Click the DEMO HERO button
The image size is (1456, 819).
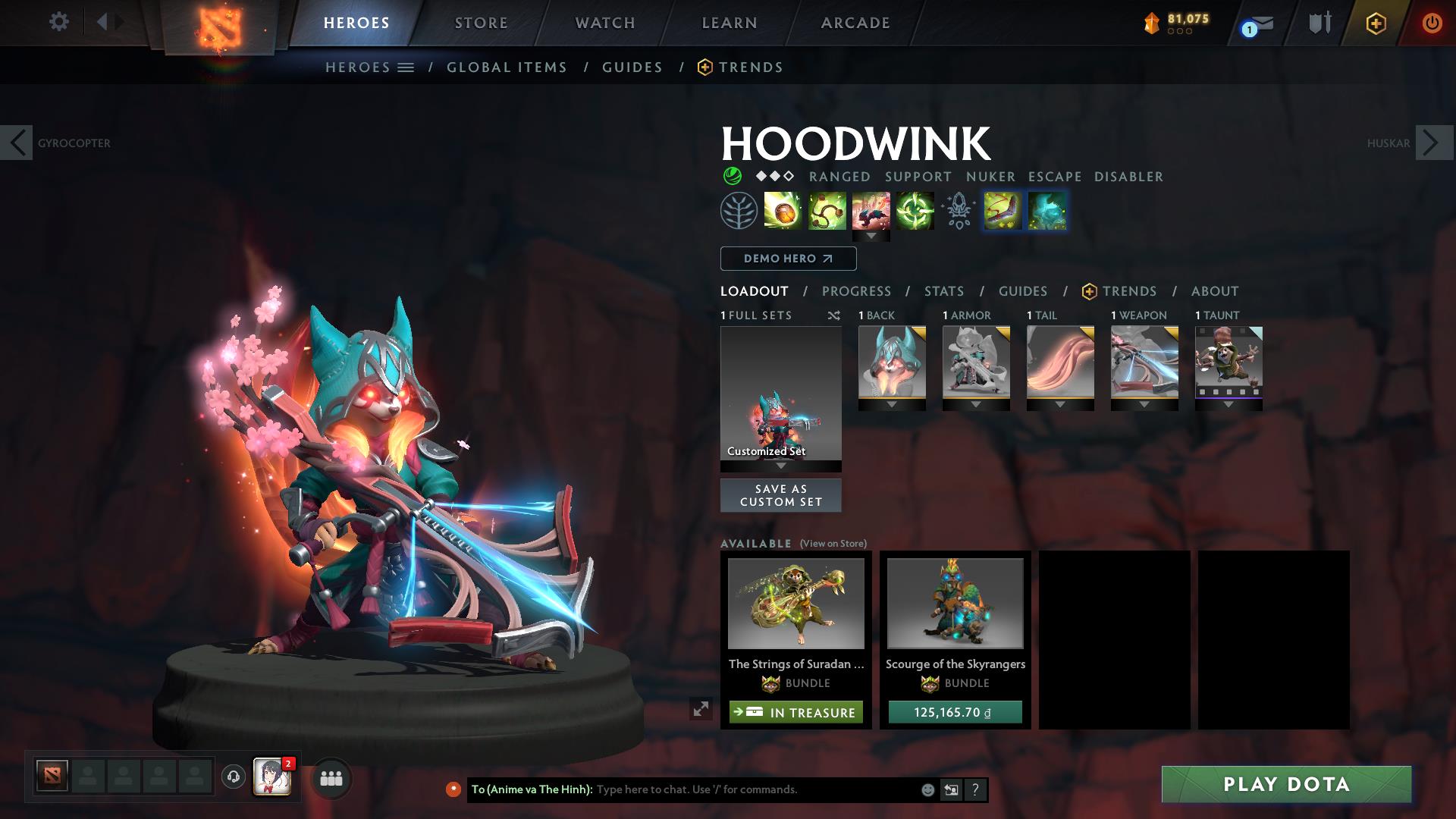click(787, 258)
